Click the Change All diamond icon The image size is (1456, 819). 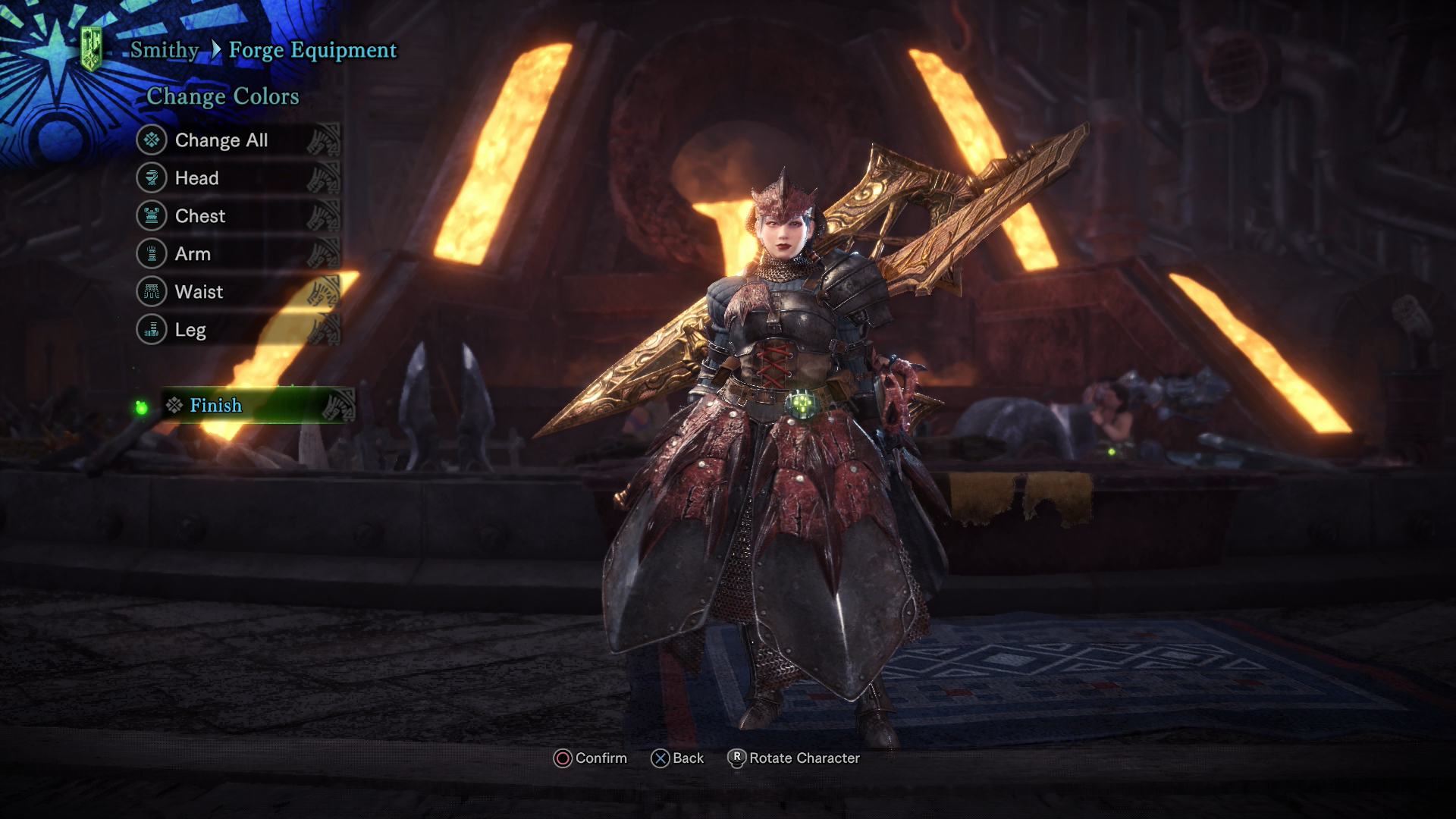(151, 140)
